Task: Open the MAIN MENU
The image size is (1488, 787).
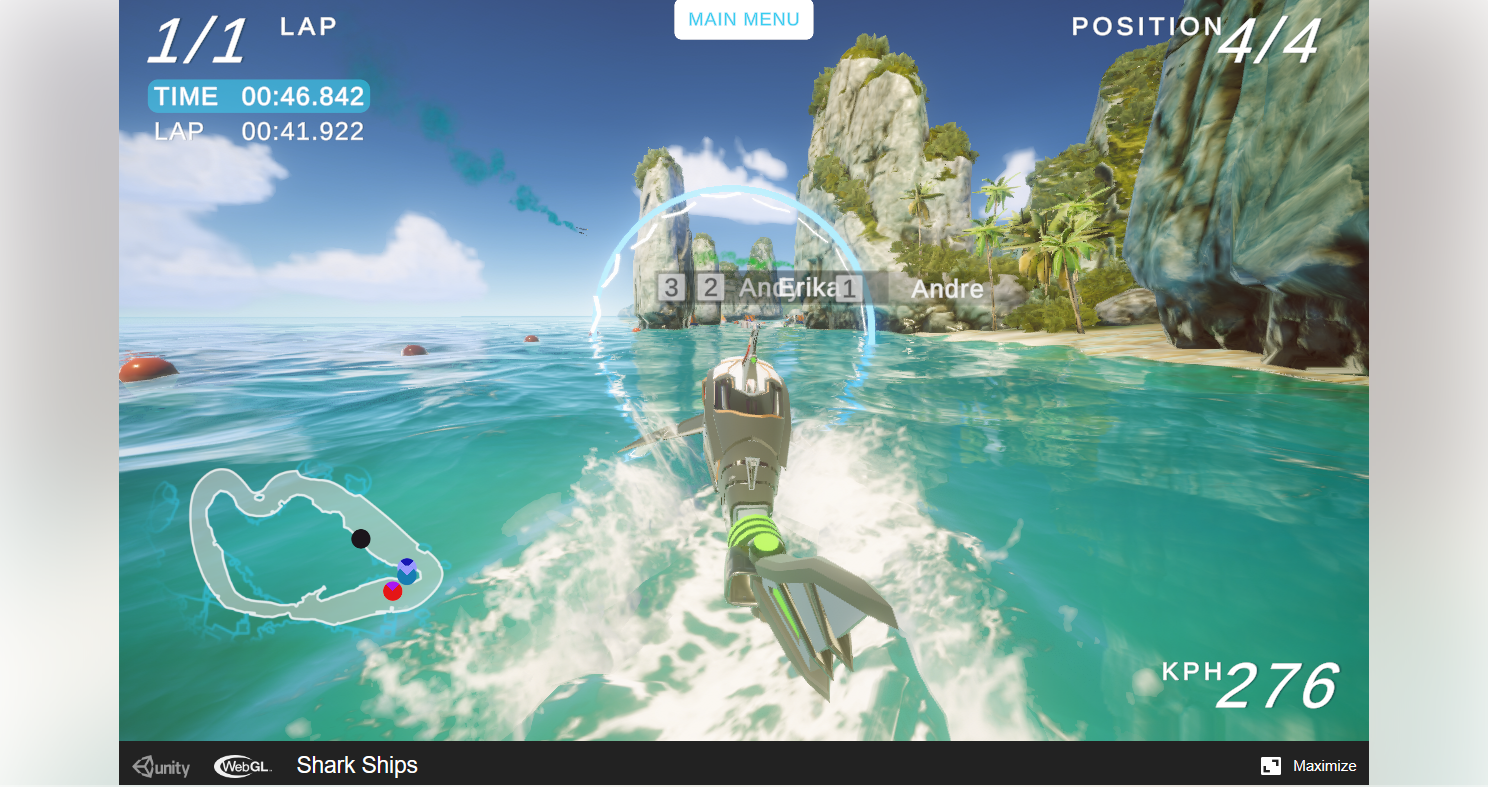Action: (743, 19)
